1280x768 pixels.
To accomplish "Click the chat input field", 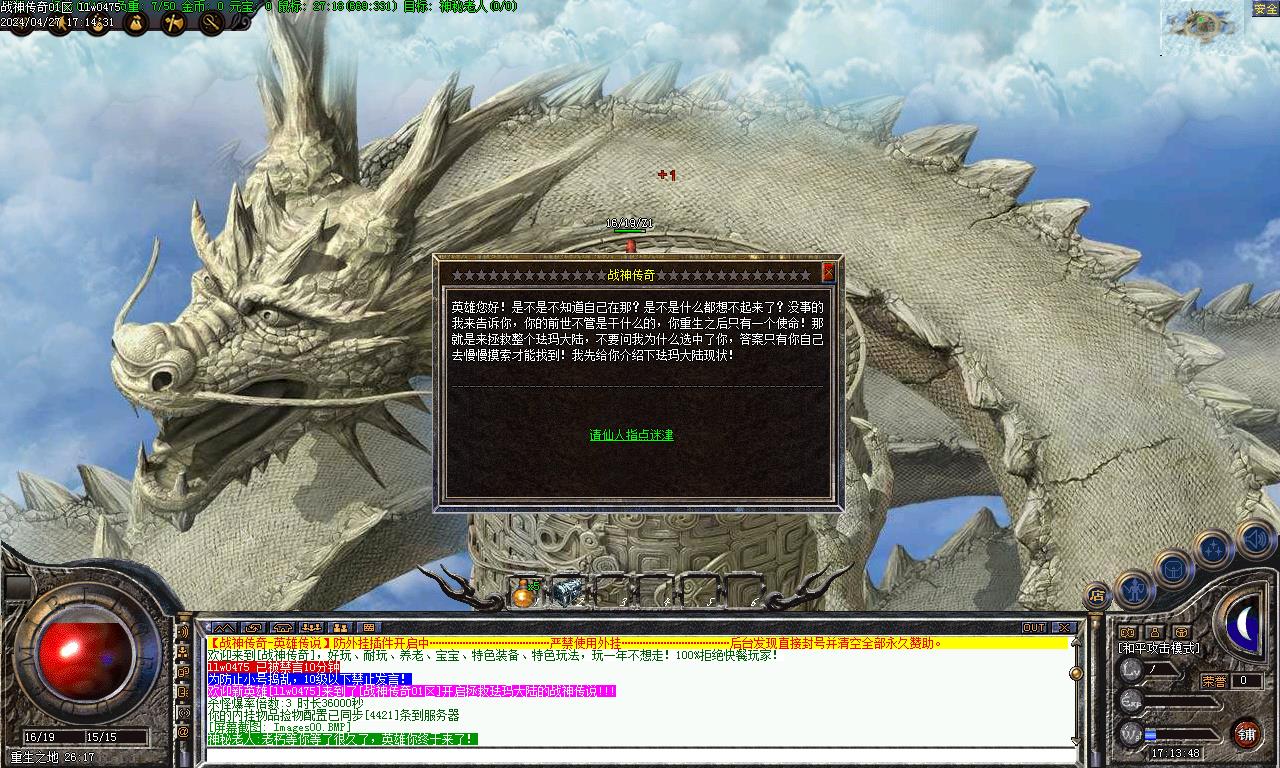I will point(640,756).
